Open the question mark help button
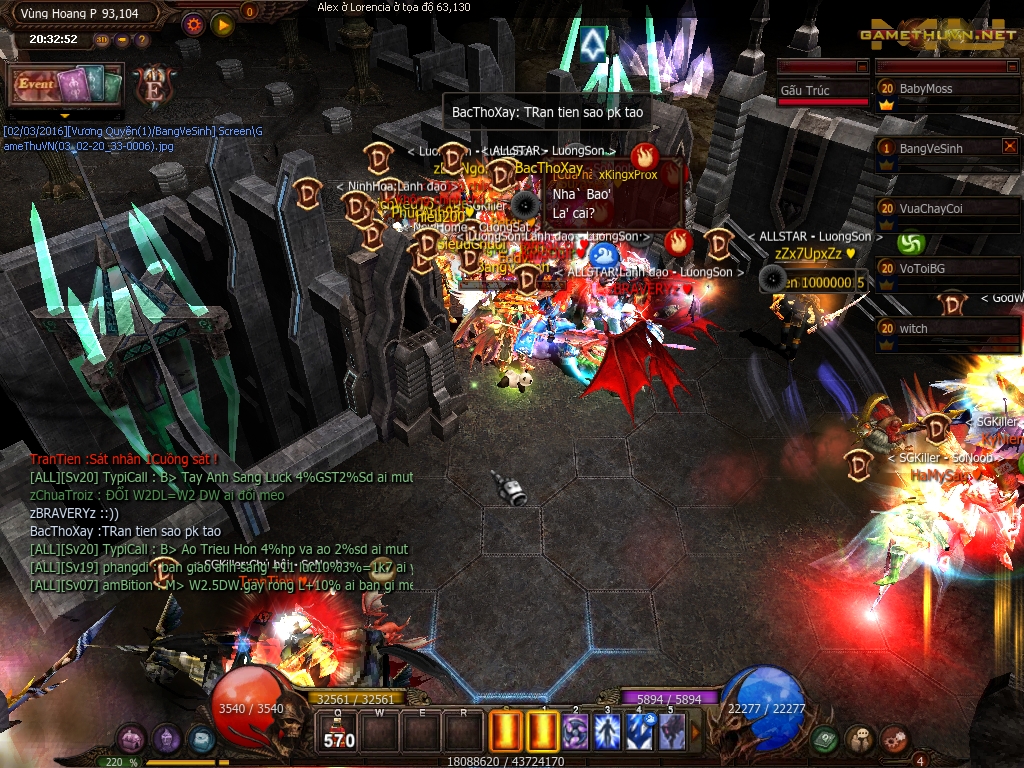The height and width of the screenshot is (768, 1024). click(143, 40)
